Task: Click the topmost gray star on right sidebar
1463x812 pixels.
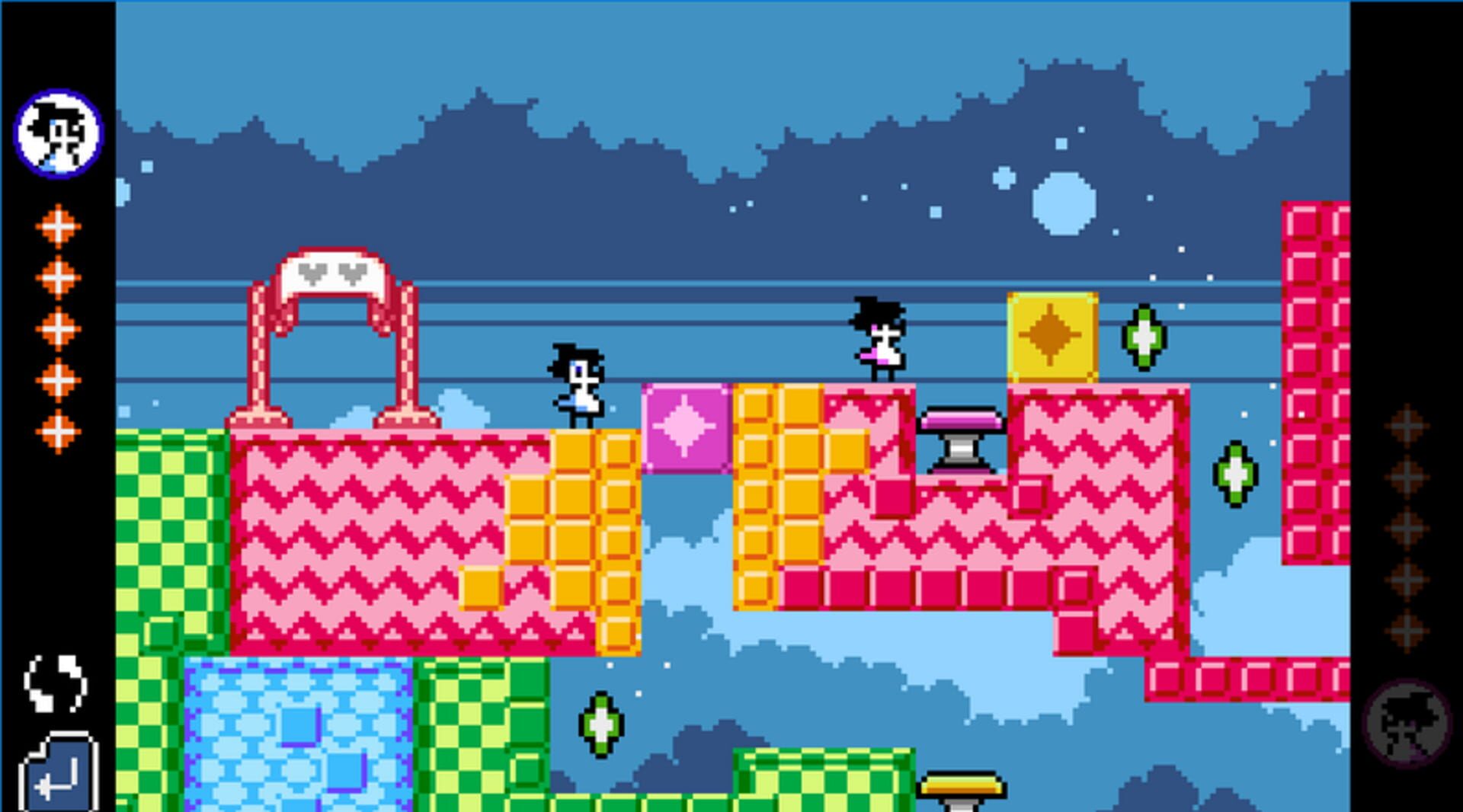Action: (1406, 424)
